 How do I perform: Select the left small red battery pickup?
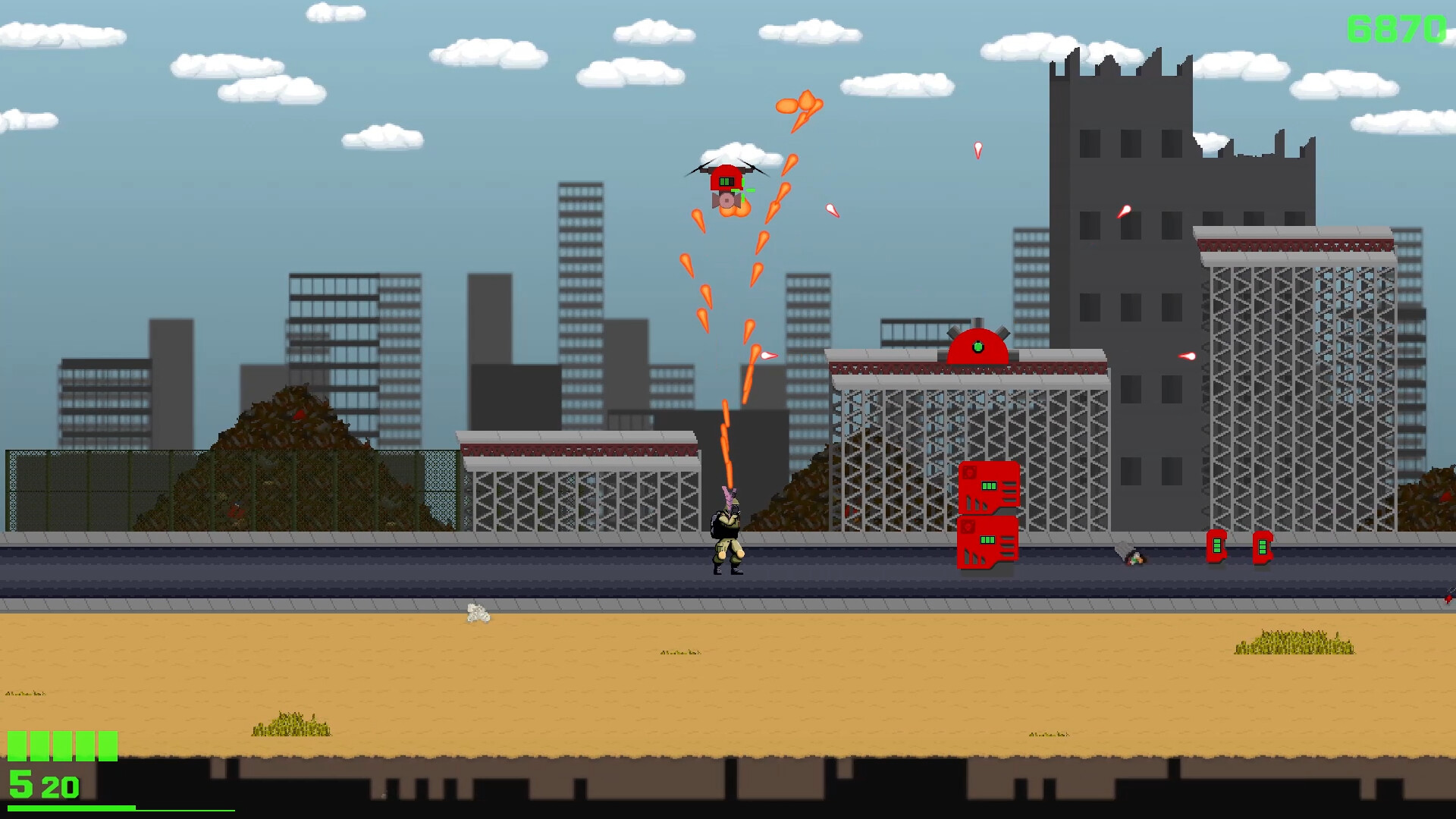pos(1217,544)
